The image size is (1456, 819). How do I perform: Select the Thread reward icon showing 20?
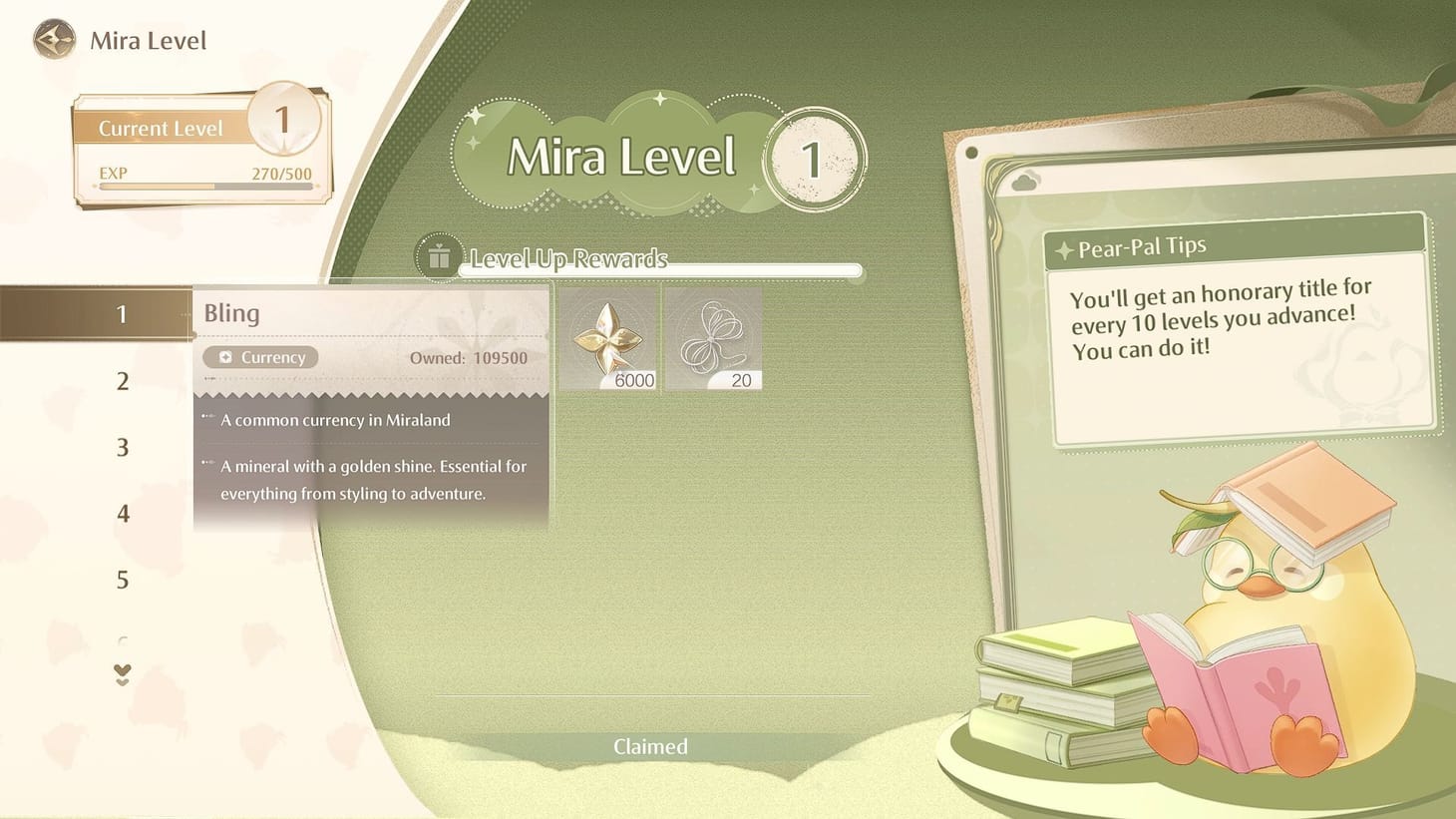[x=712, y=336]
